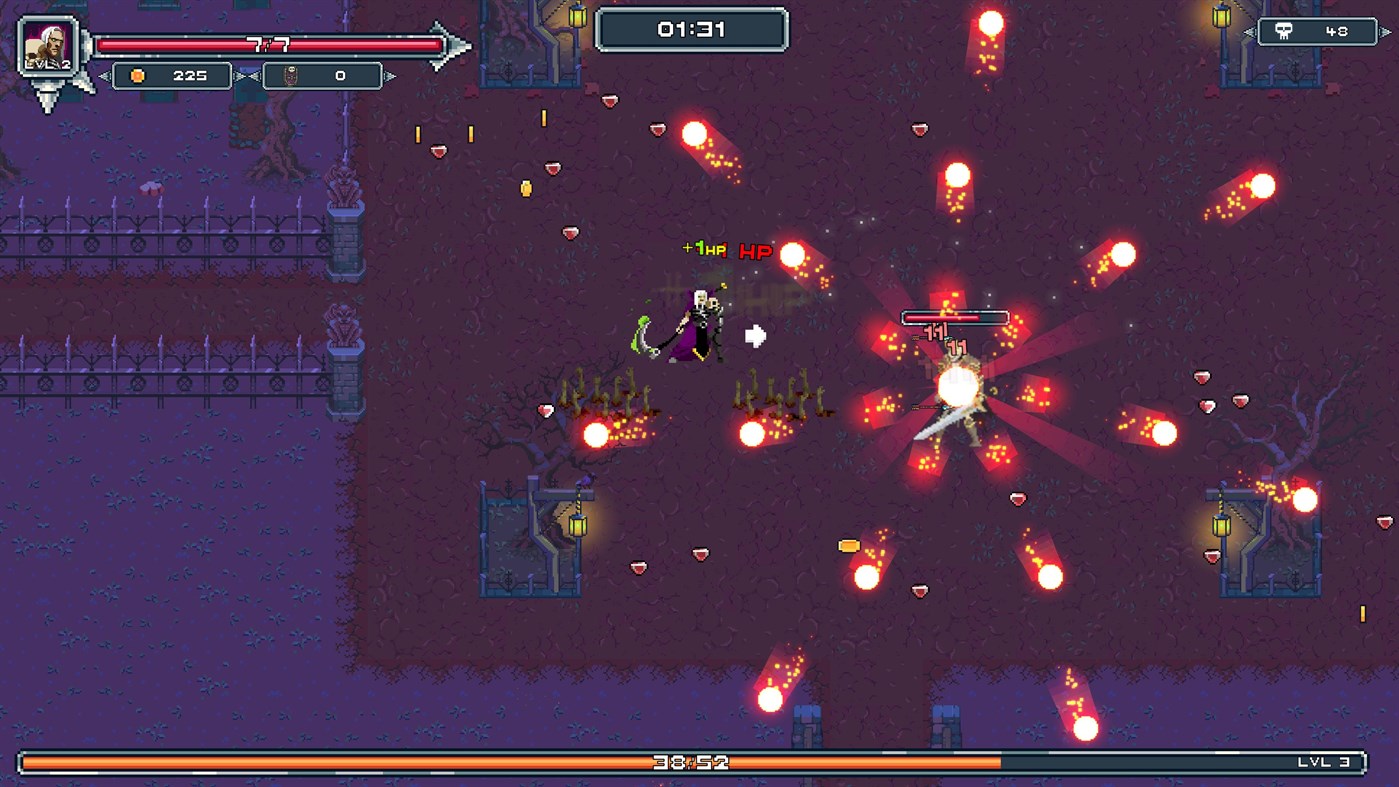Image resolution: width=1399 pixels, height=787 pixels.
Task: Click the gold bar pickup at the far right edge
Action: pyautogui.click(x=1361, y=611)
